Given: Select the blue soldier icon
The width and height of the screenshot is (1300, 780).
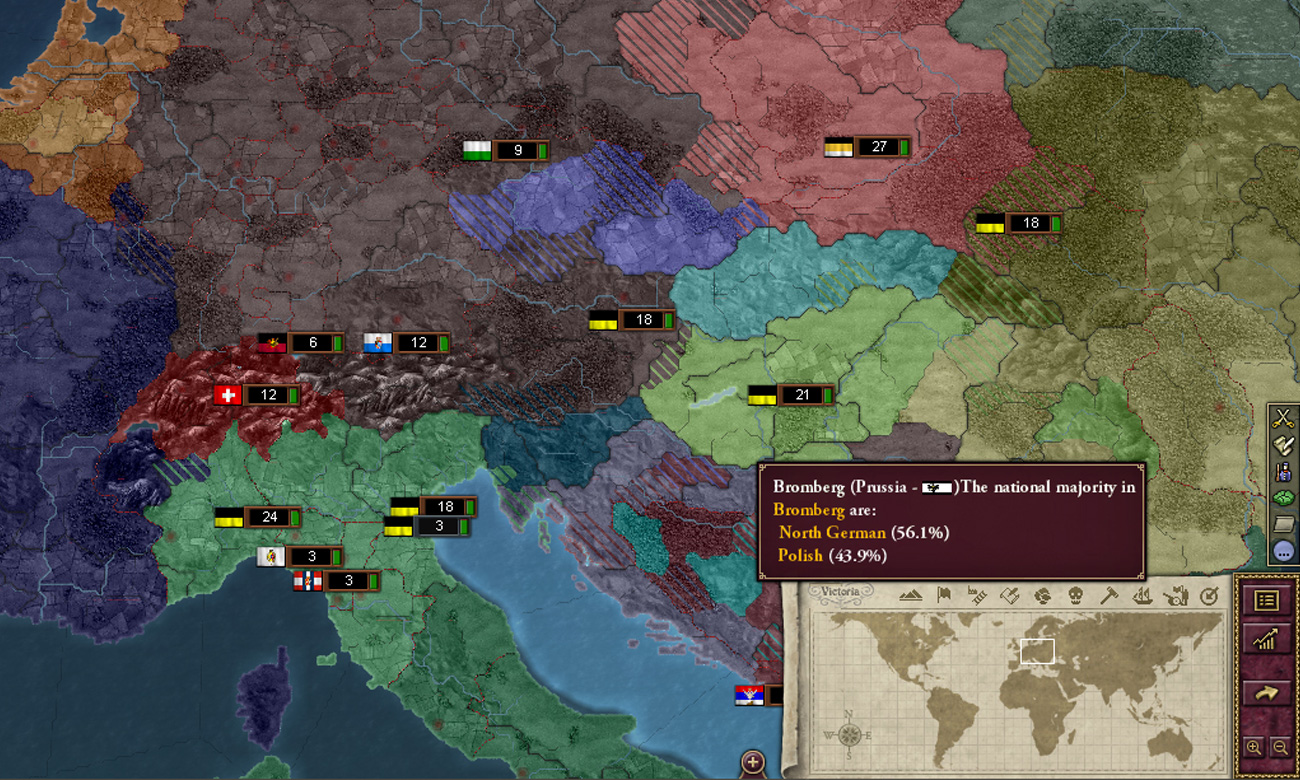Looking at the screenshot, I should [1283, 471].
